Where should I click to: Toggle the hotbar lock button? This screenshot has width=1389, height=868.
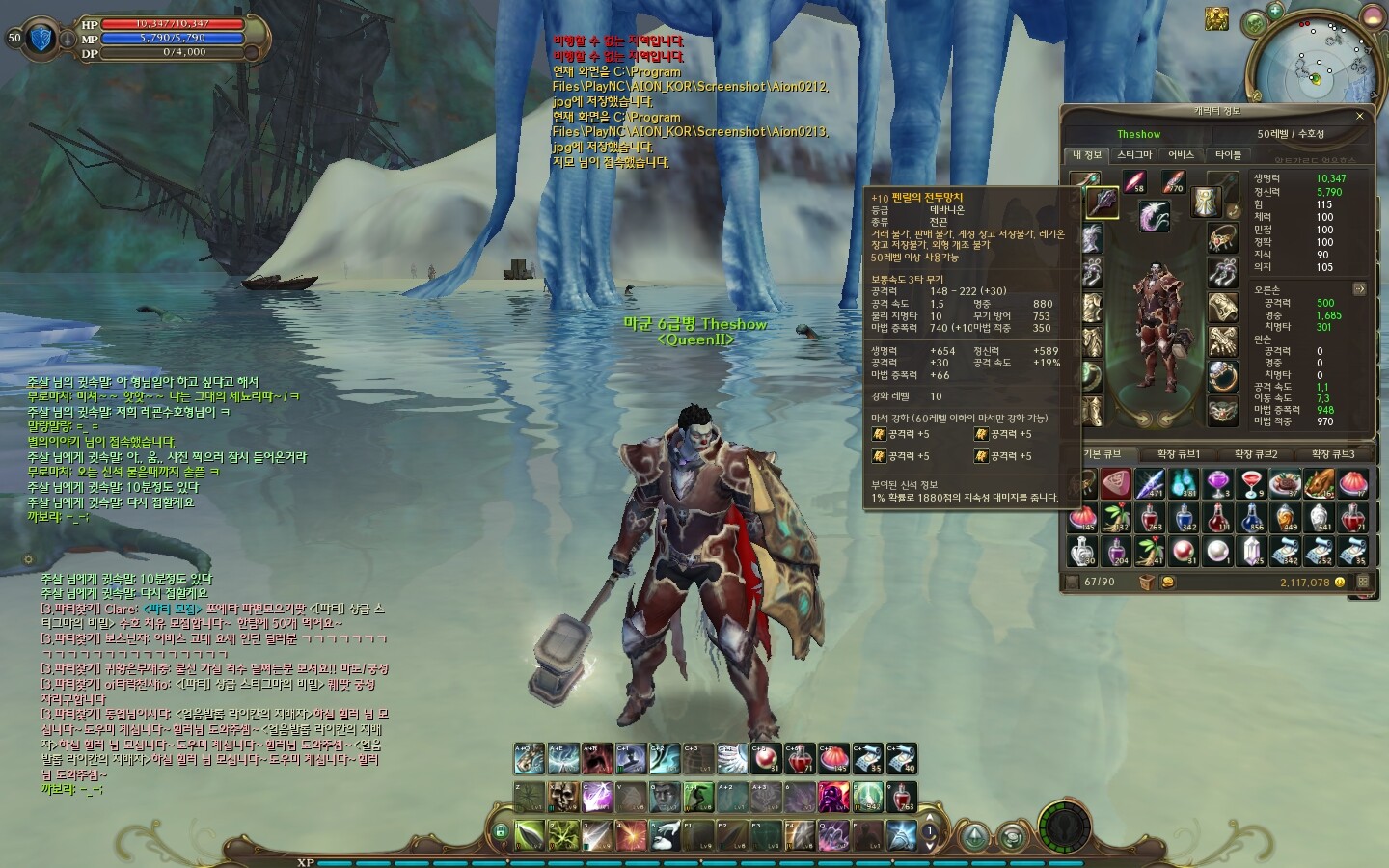(500, 832)
